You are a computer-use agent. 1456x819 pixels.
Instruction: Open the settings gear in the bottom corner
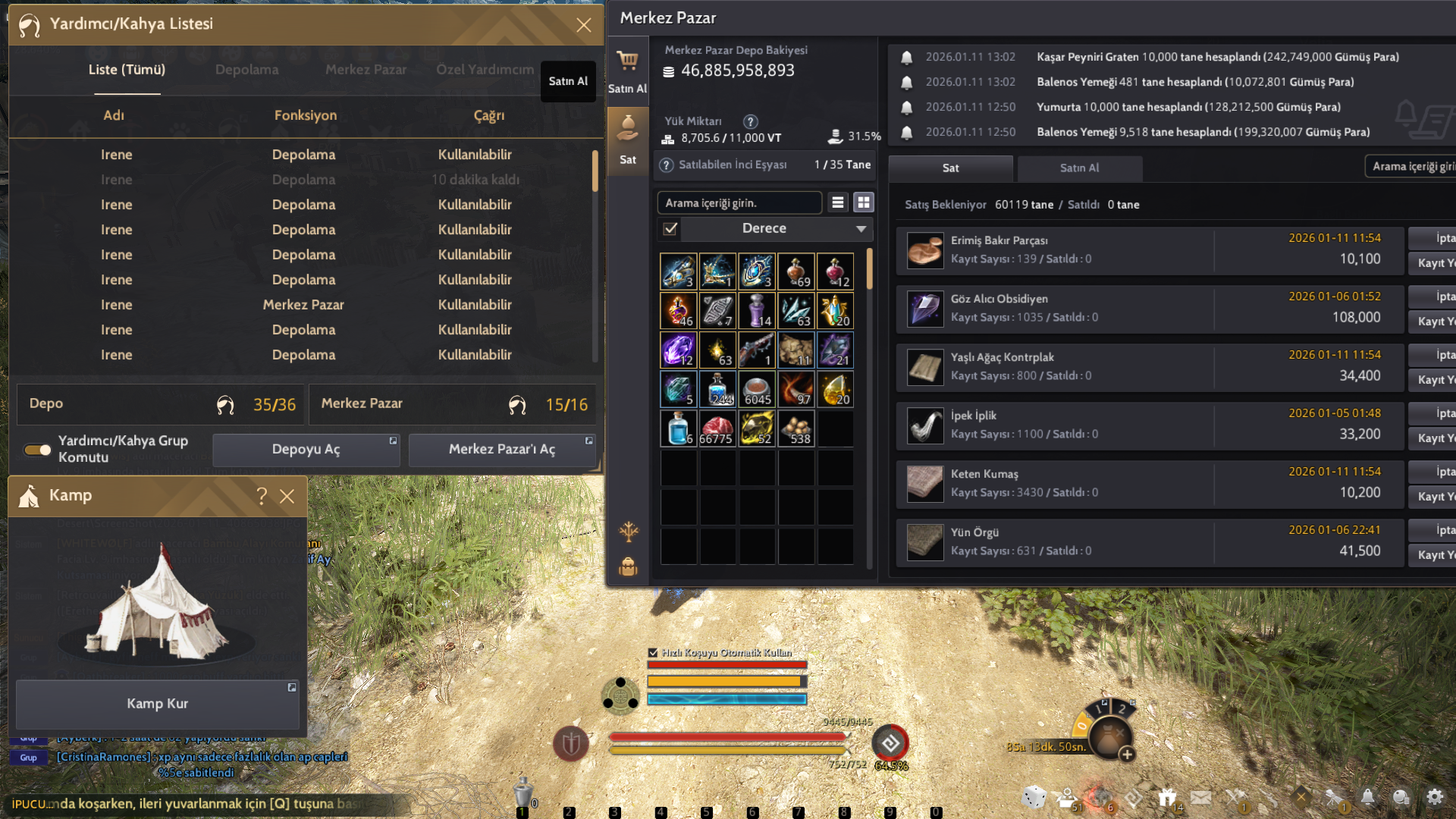1436,797
